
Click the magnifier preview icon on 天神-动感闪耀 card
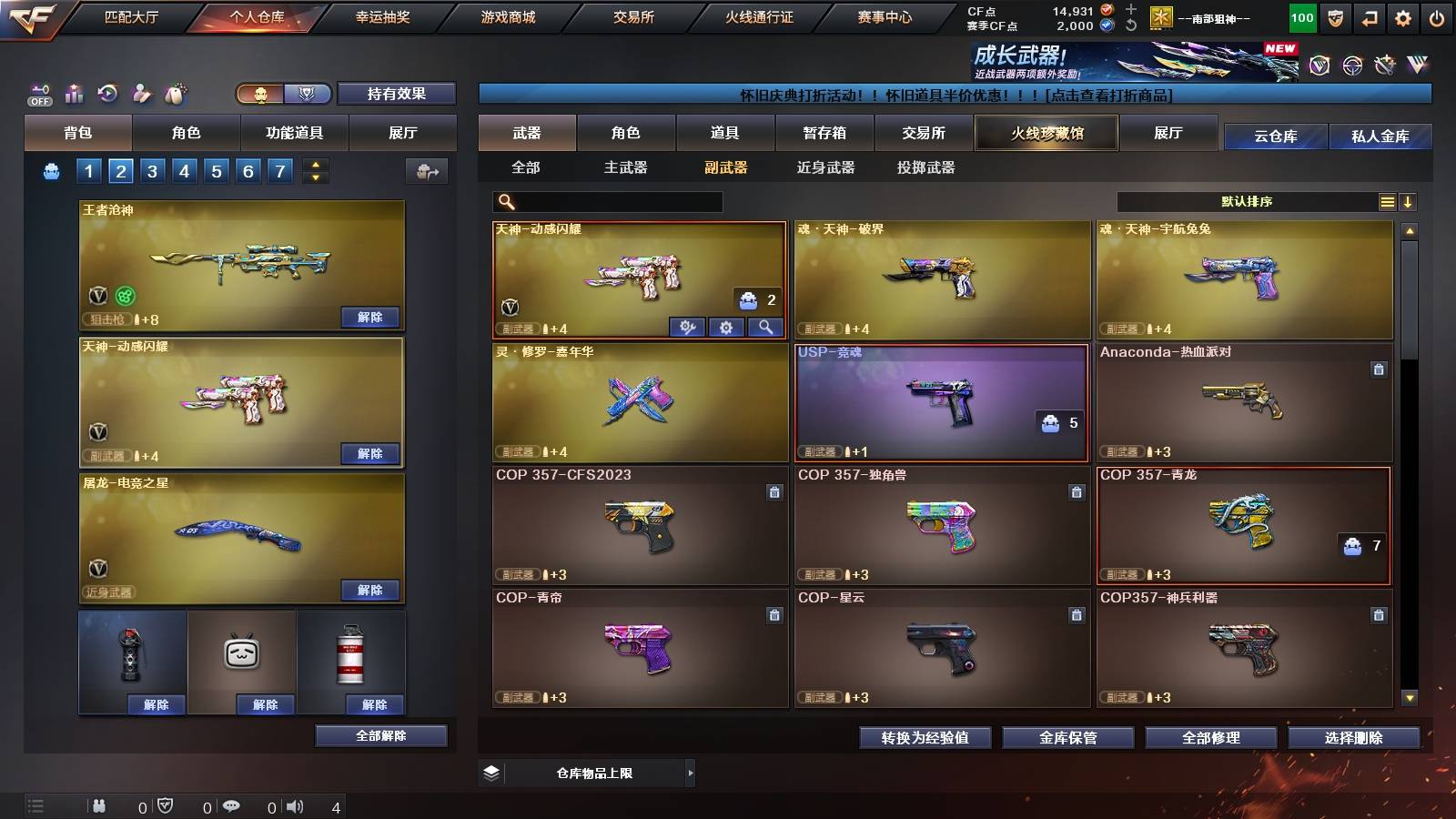point(765,327)
